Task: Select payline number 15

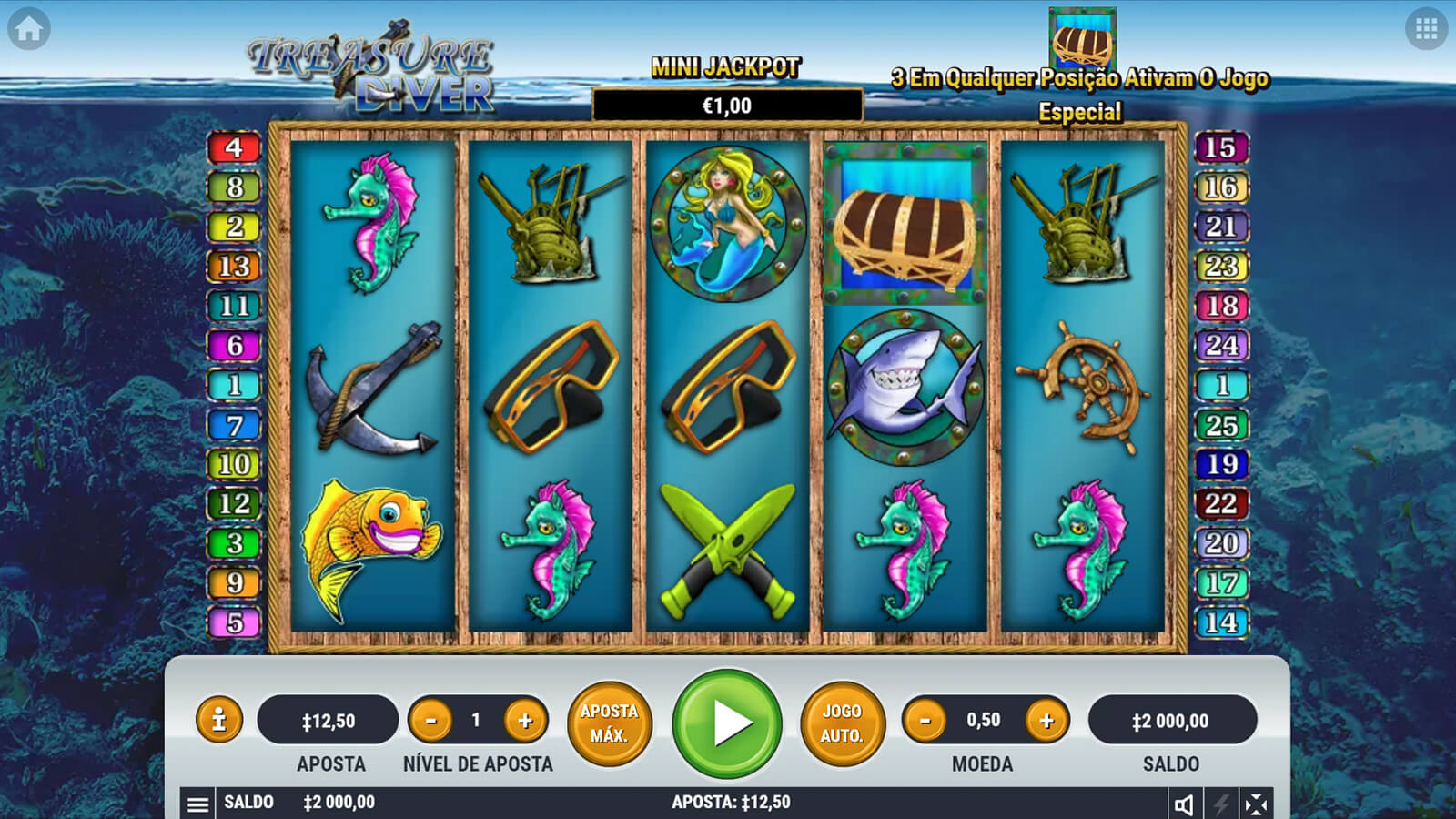Action: [1220, 147]
